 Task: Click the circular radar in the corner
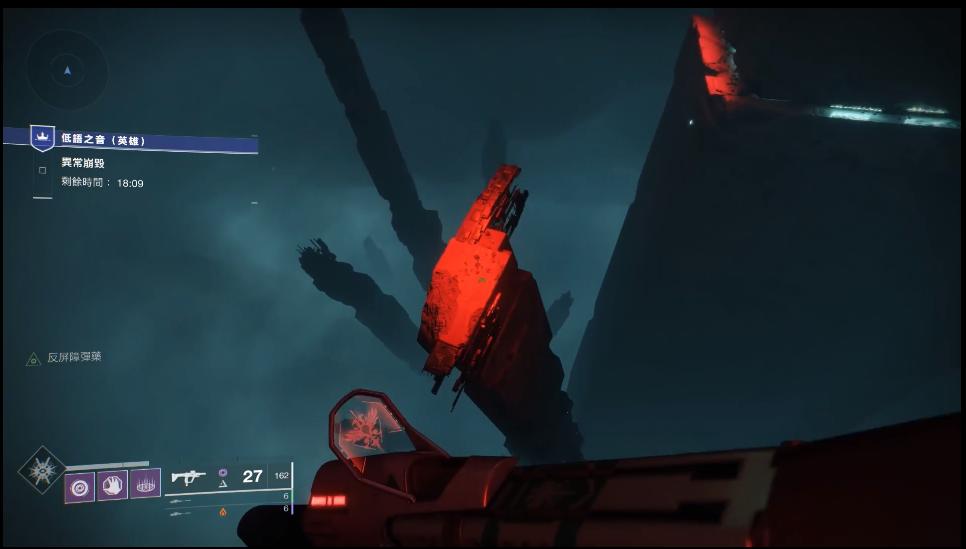tap(67, 70)
